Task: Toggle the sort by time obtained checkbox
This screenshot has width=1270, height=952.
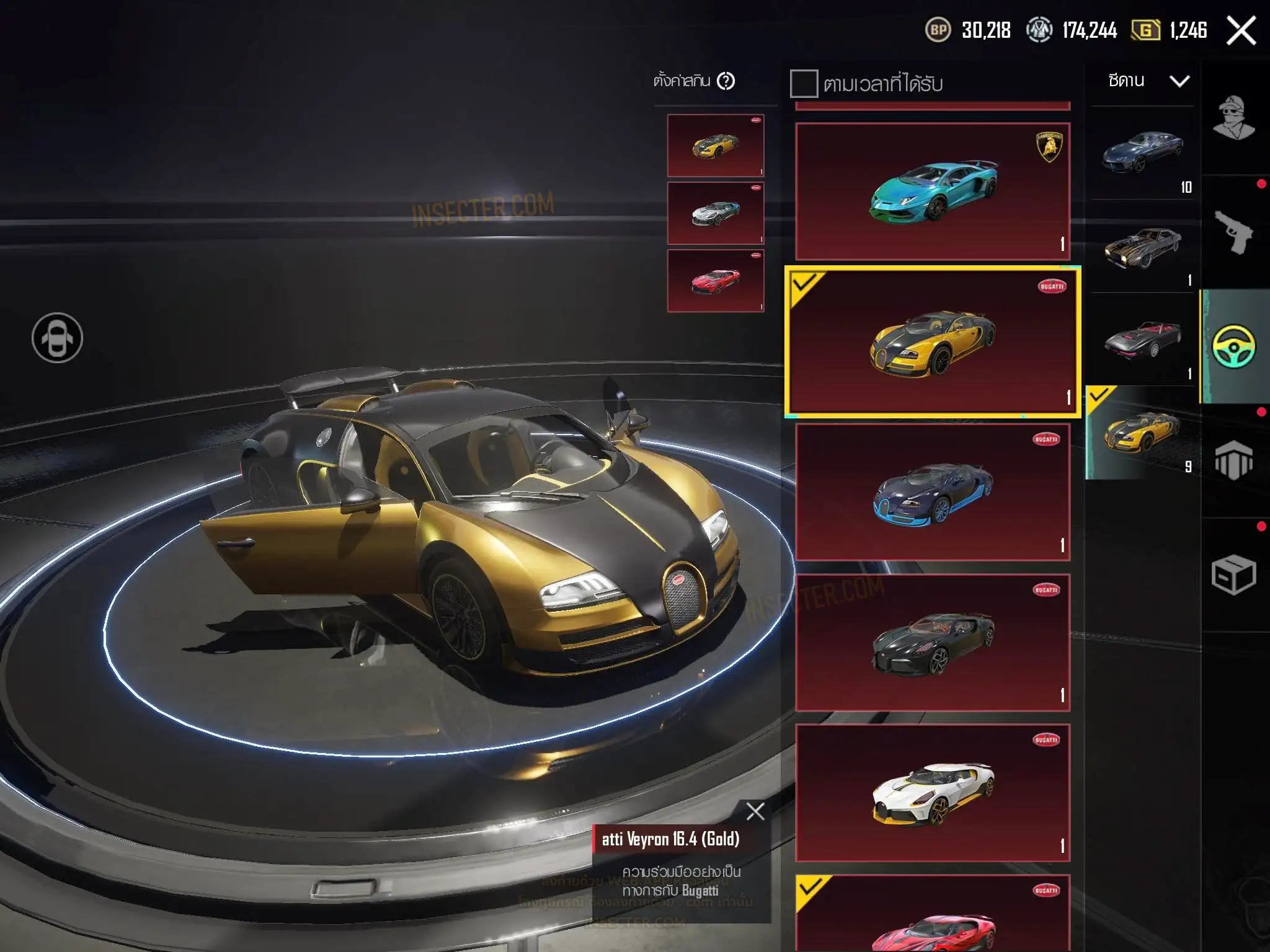Action: click(804, 83)
